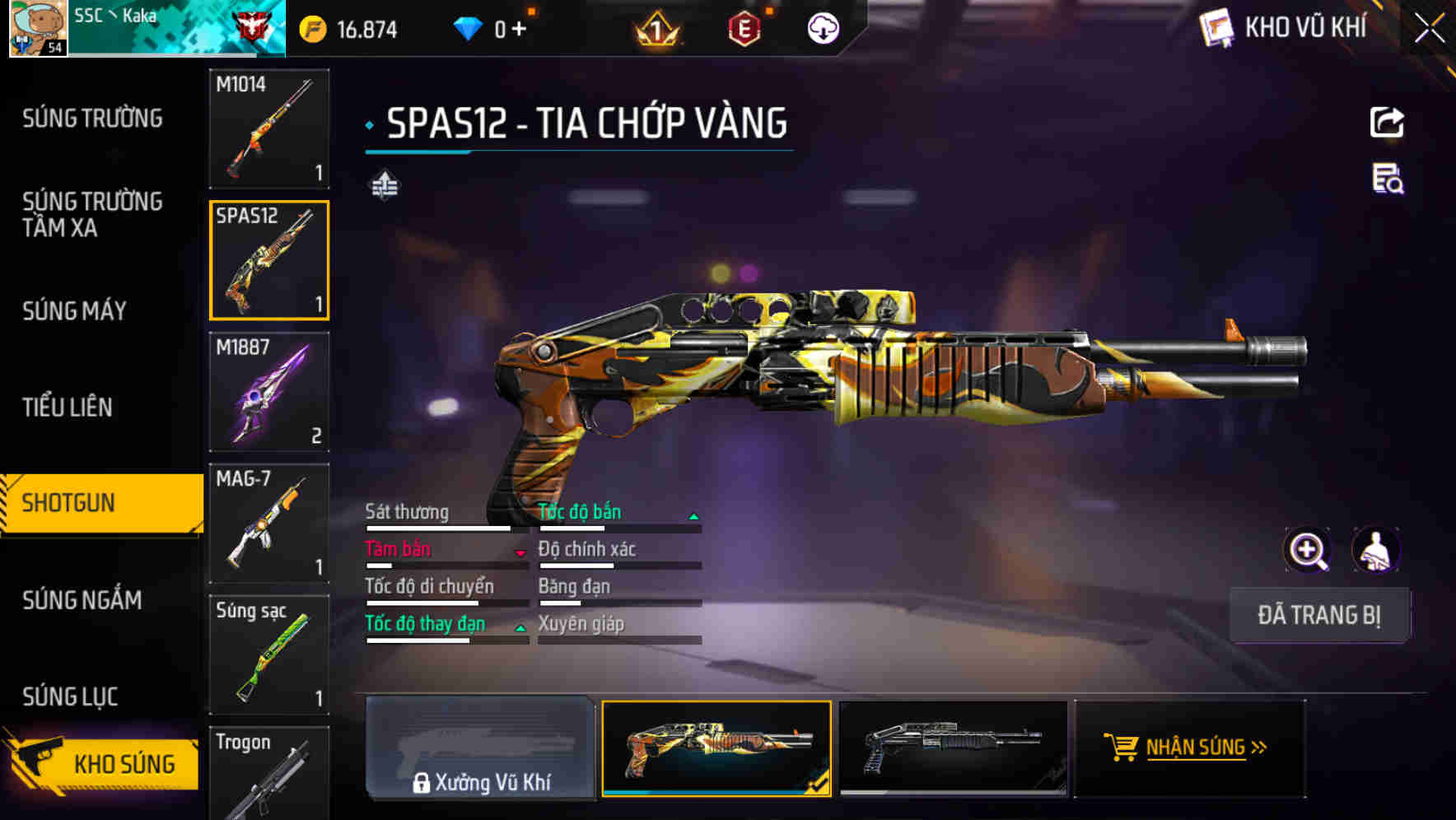1456x820 pixels.
Task: Open the SÚNG TRƯỜNG TẦM XA category
Action: tap(92, 214)
